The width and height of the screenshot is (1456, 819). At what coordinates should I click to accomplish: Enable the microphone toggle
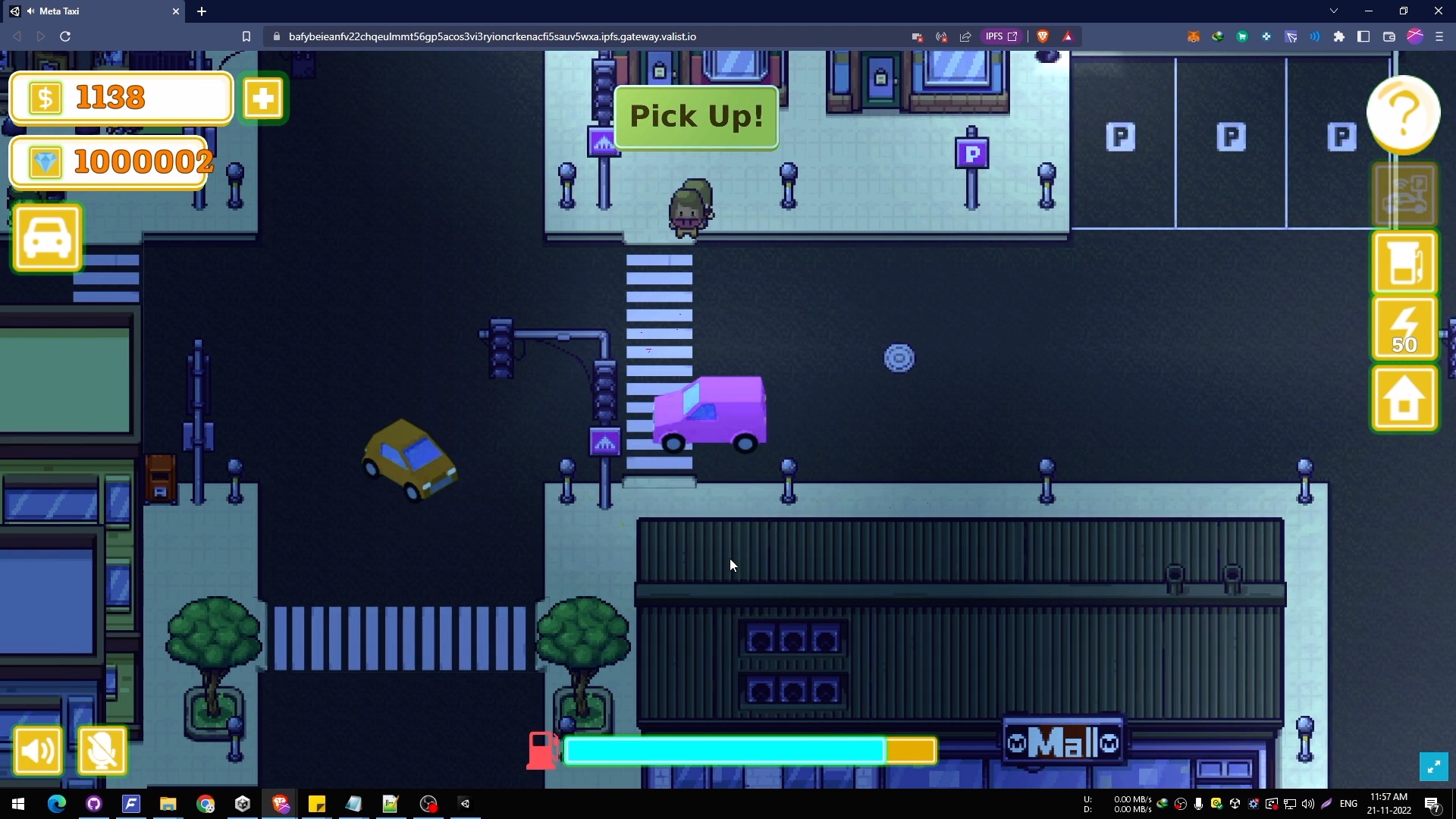click(x=102, y=751)
